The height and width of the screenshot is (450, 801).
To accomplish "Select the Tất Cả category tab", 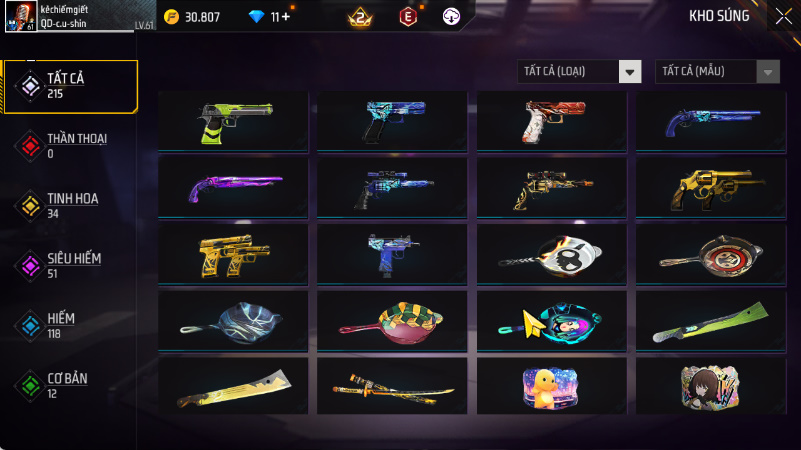I will click(70, 86).
